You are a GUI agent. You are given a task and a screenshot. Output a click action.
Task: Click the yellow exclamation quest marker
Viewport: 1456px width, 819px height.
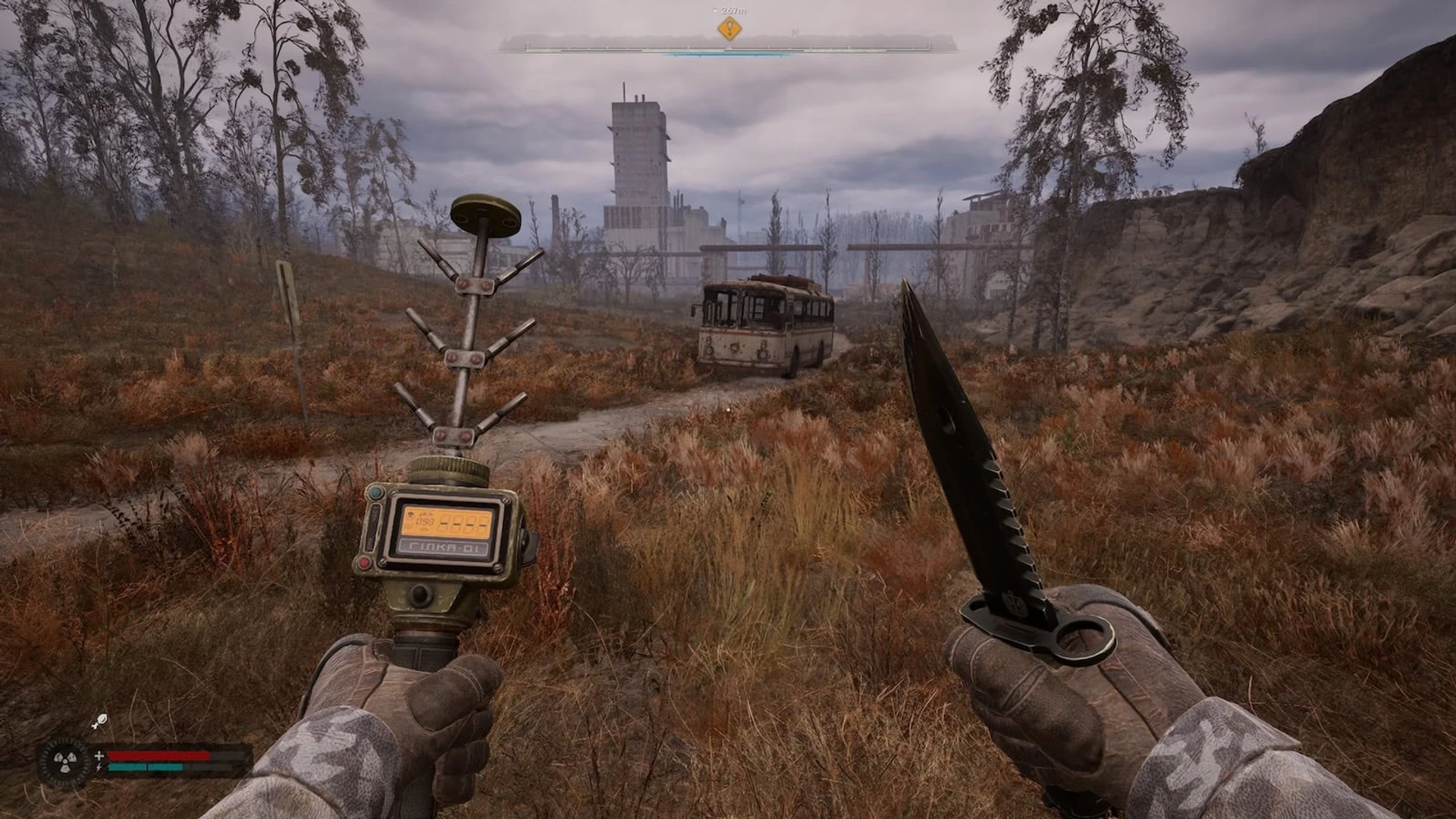730,30
